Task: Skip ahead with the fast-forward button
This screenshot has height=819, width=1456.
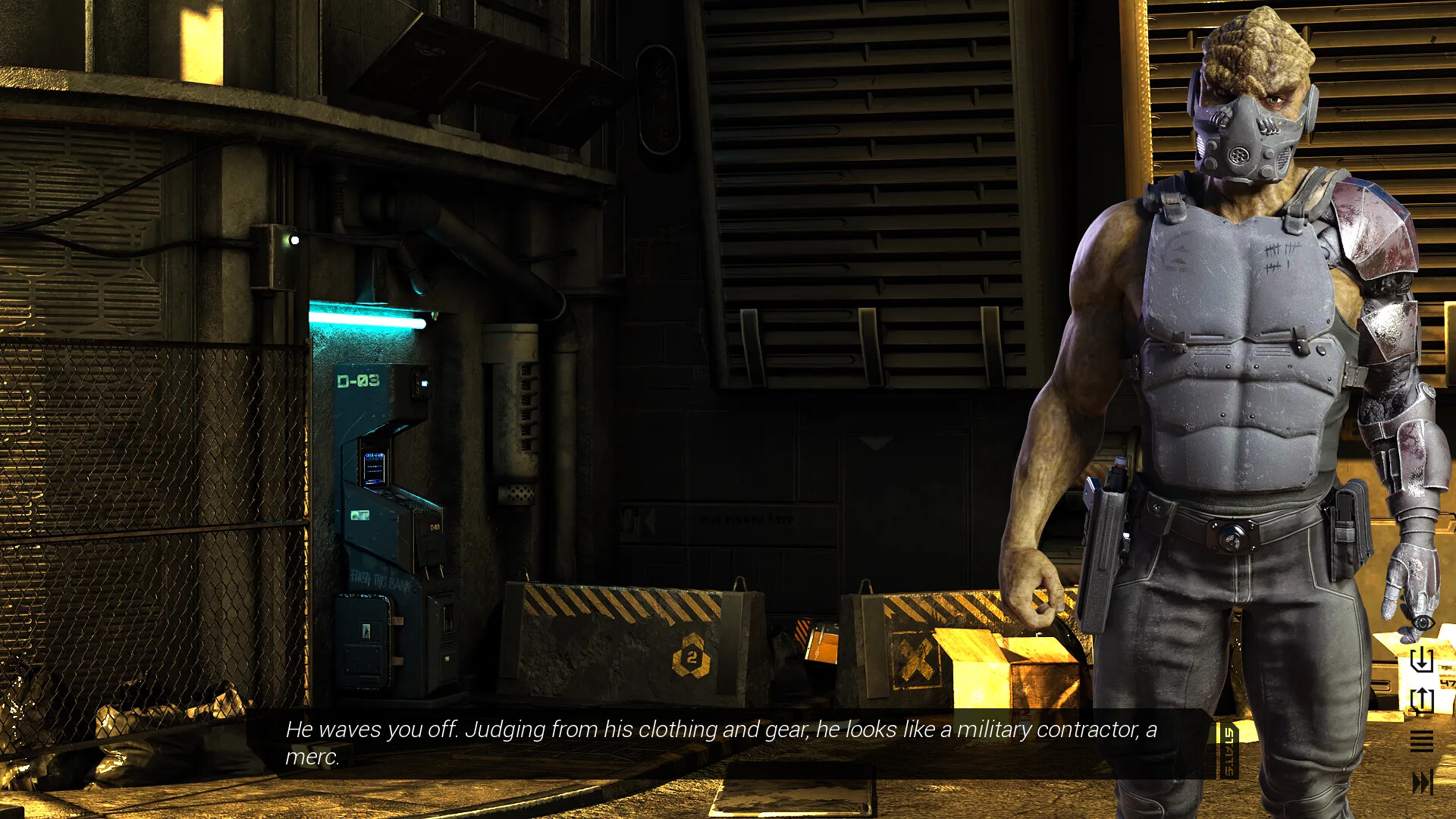Action: pyautogui.click(x=1422, y=782)
